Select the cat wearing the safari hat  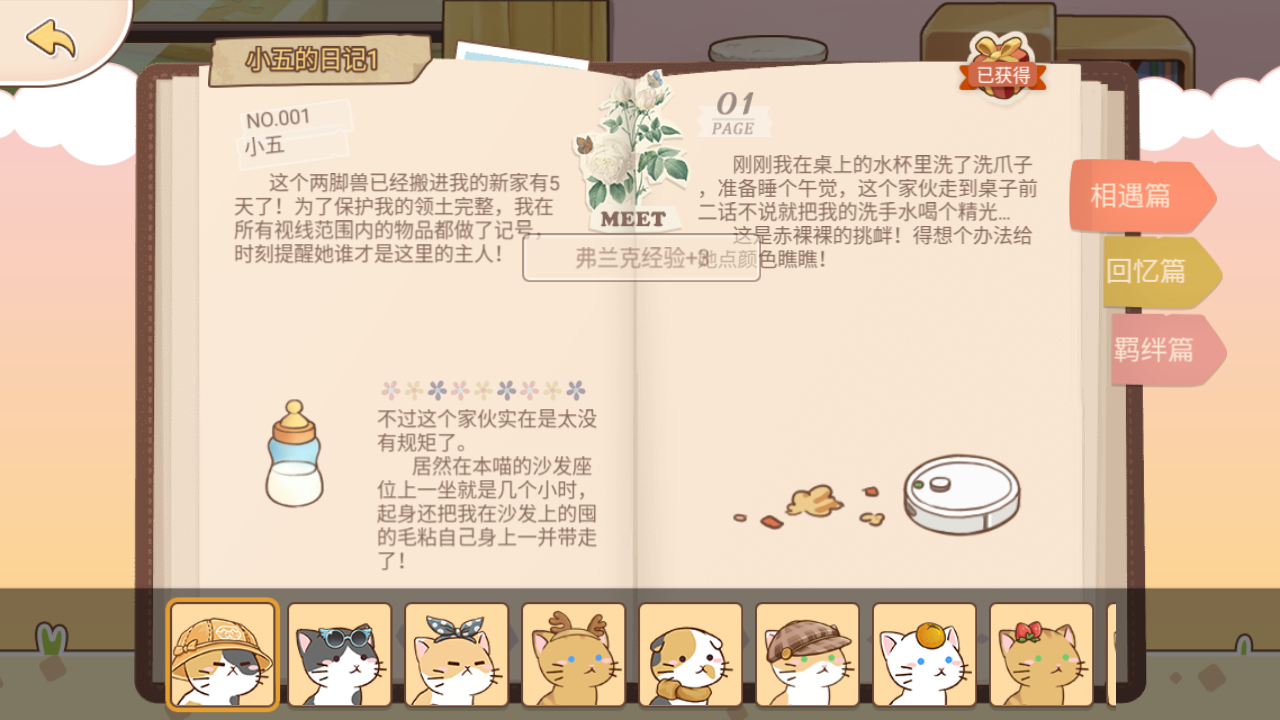pyautogui.click(x=222, y=654)
